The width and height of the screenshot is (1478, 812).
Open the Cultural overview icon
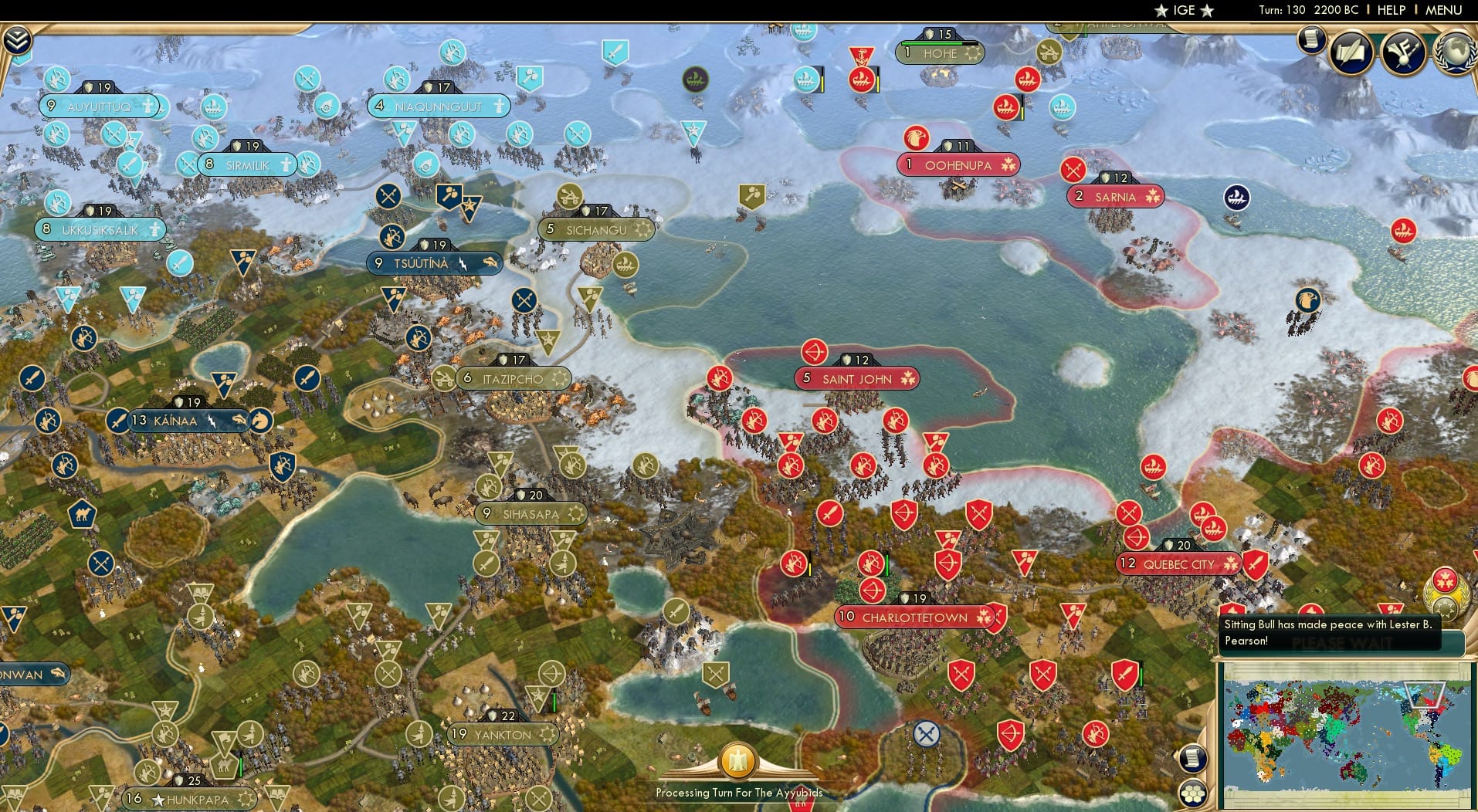point(1403,52)
